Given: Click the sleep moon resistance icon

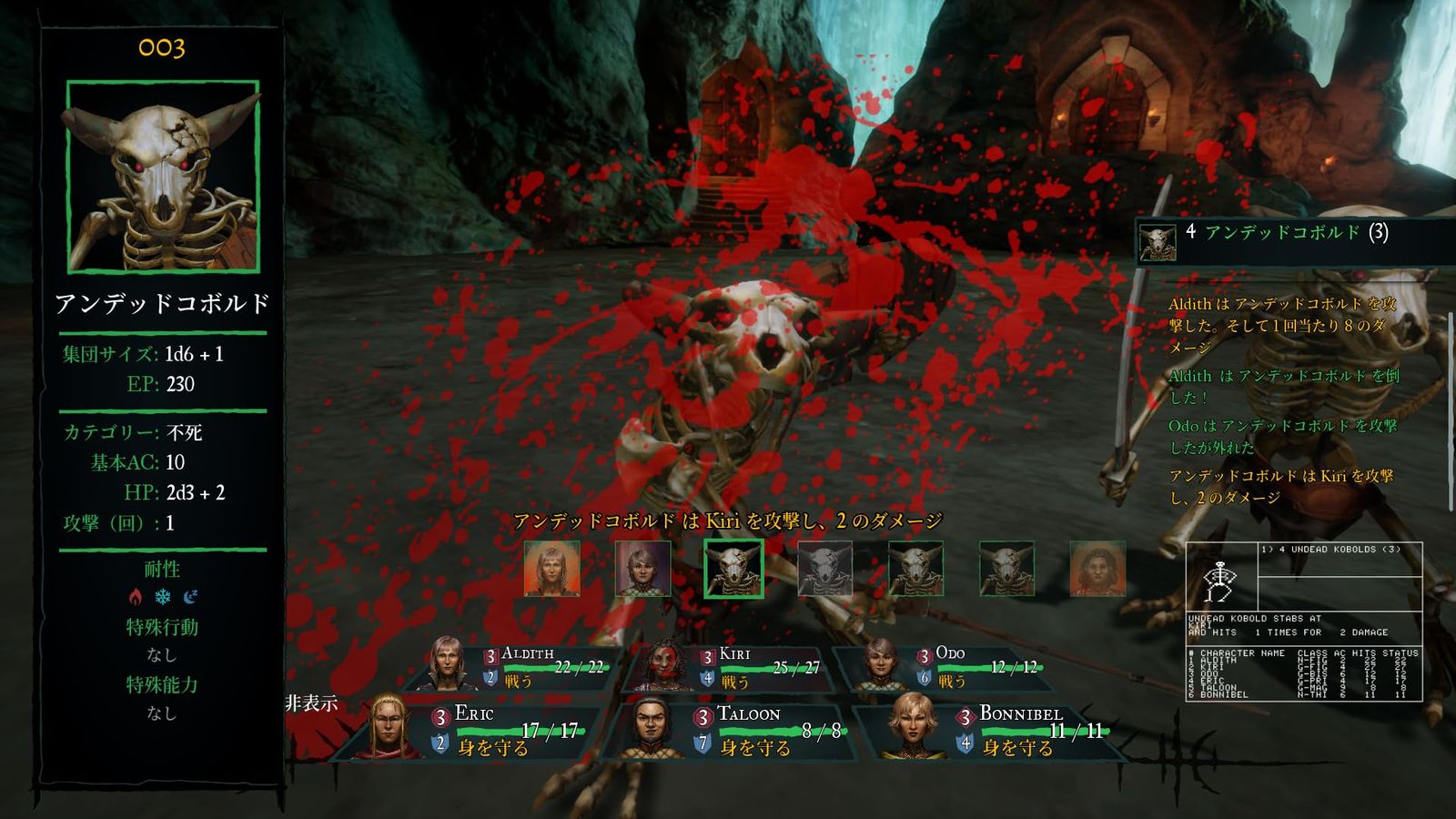Looking at the screenshot, I should coord(190,597).
